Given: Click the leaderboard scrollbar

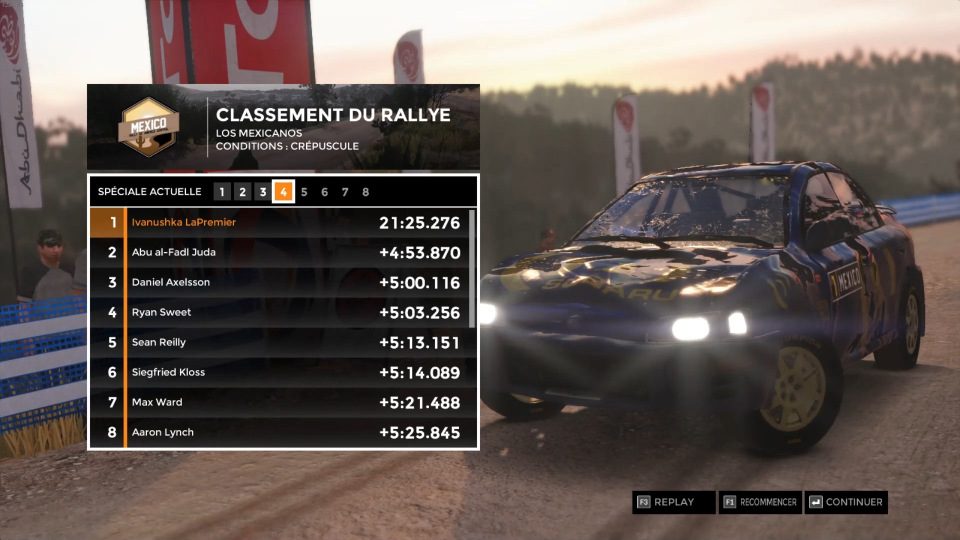Looking at the screenshot, I should pyautogui.click(x=472, y=267).
